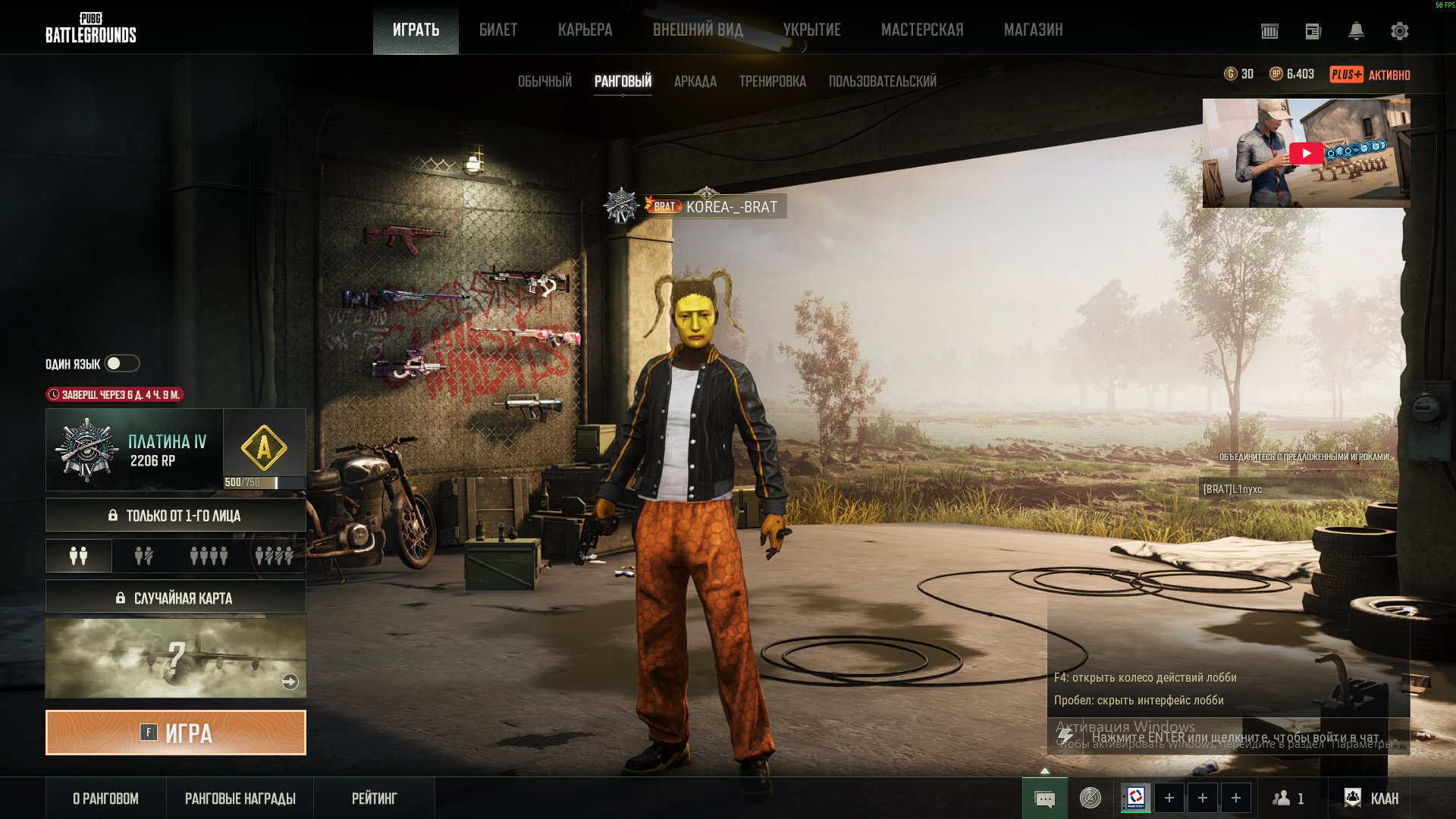Select the МАСТЕРСКАЯ tab

922,30
